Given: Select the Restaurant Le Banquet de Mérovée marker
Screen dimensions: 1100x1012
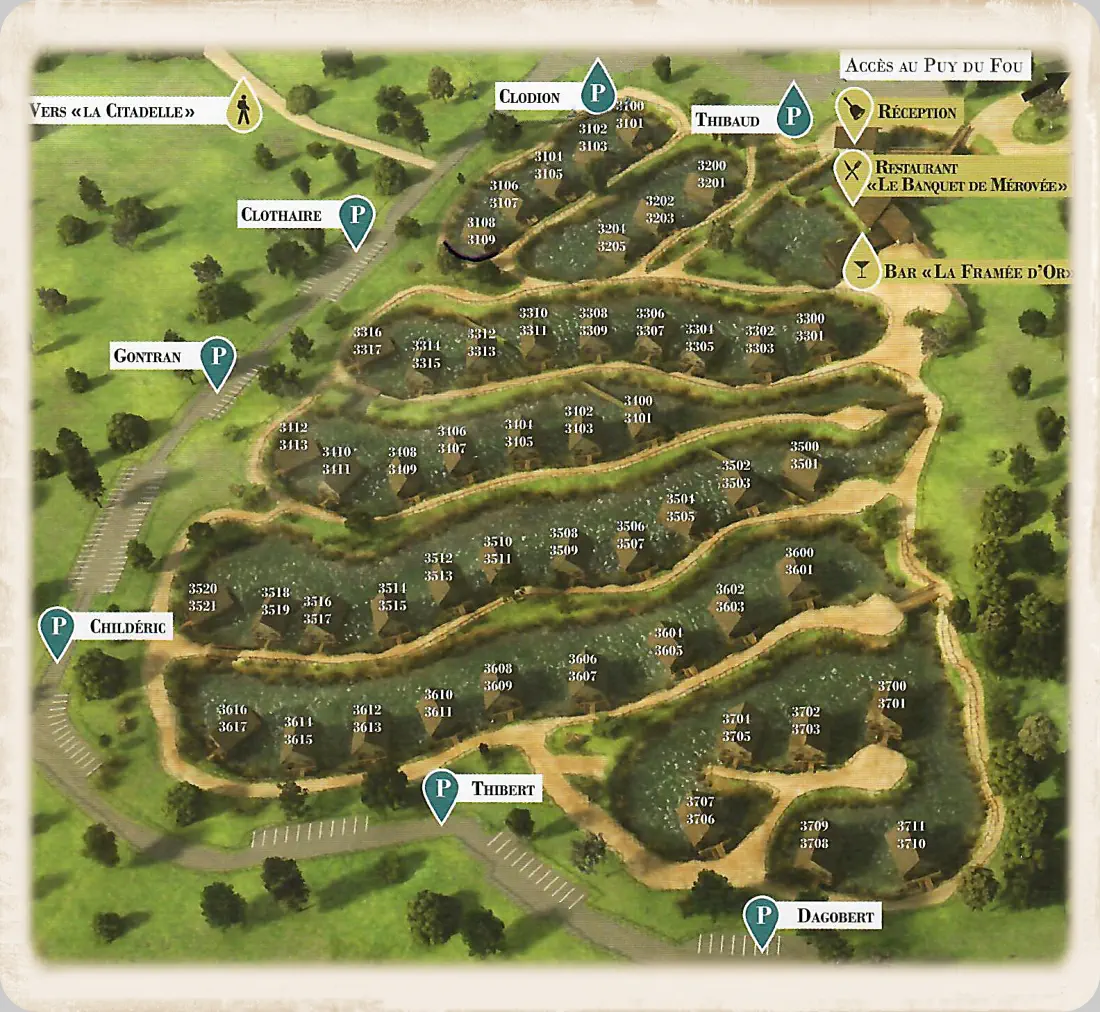Looking at the screenshot, I should 851,171.
